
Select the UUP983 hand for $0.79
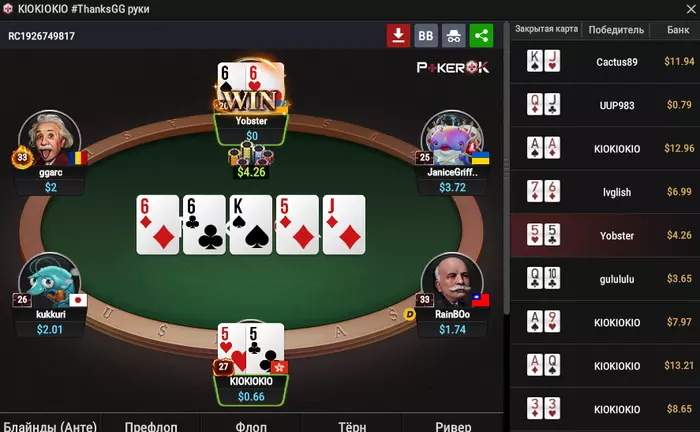point(605,105)
